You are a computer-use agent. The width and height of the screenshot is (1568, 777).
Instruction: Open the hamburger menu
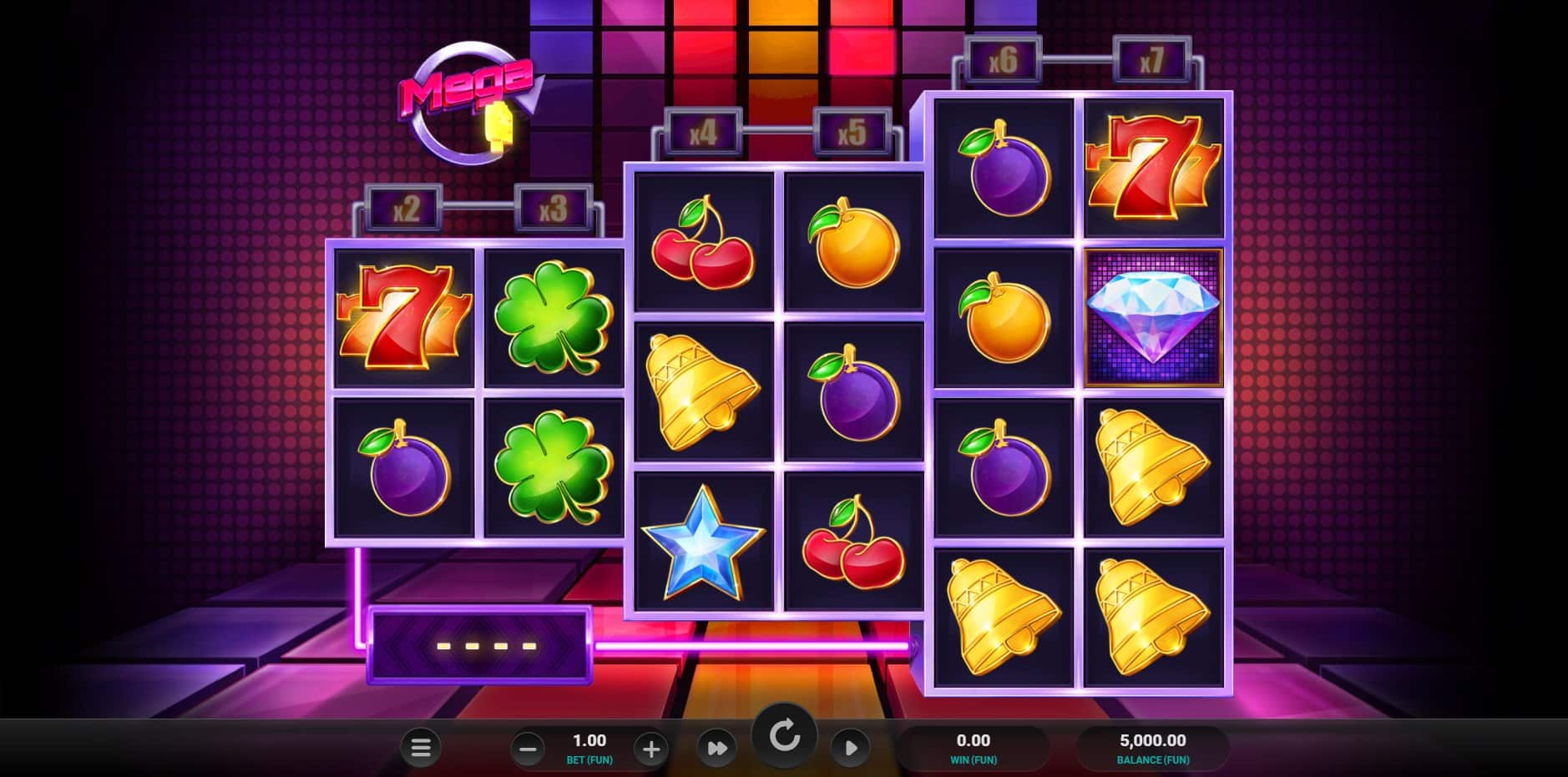[421, 748]
